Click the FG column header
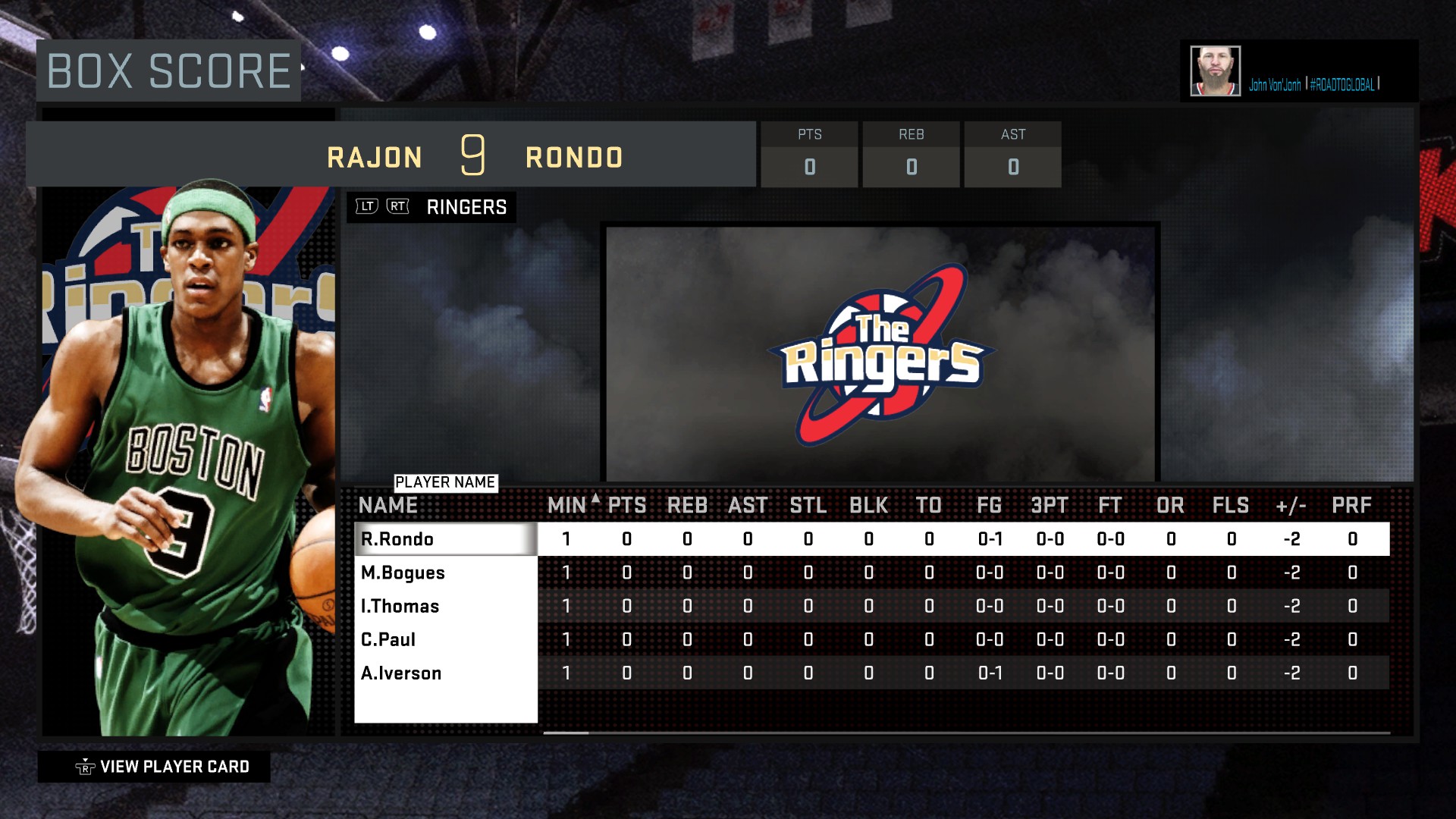The height and width of the screenshot is (819, 1456). [990, 504]
